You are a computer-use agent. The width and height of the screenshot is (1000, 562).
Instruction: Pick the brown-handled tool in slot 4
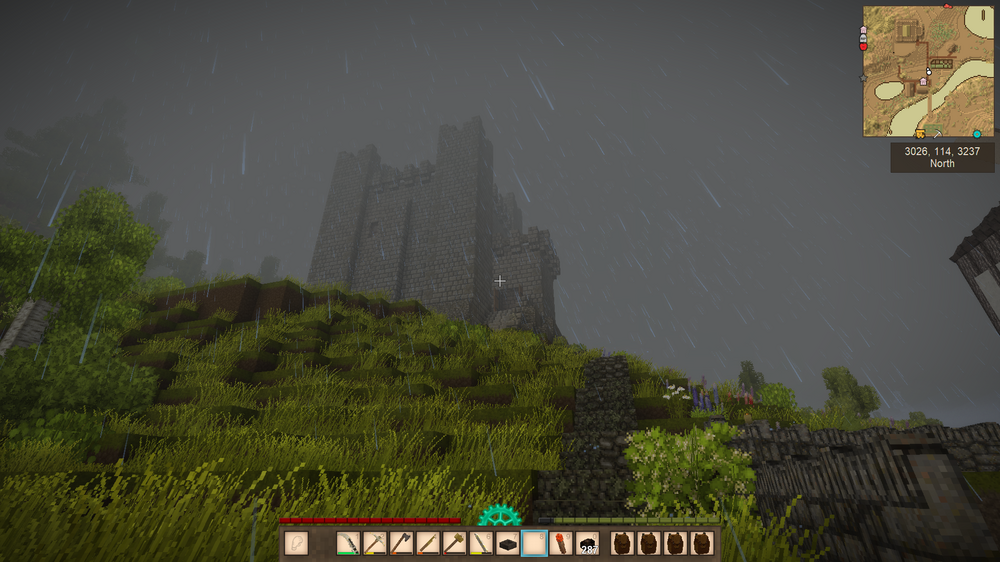coord(428,544)
